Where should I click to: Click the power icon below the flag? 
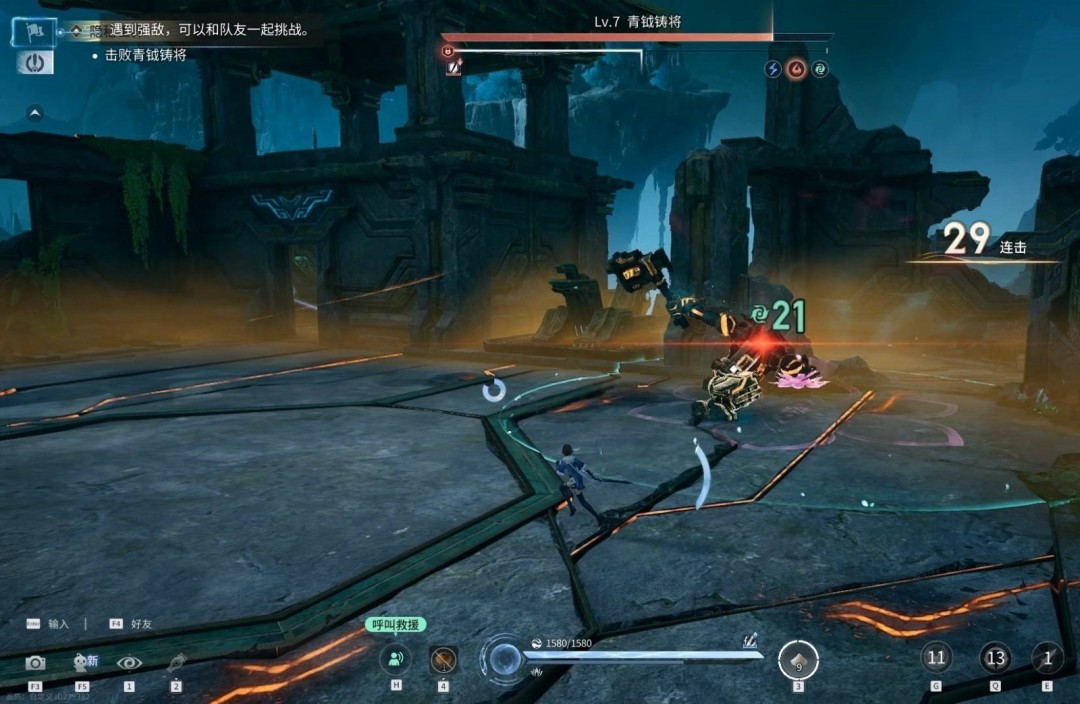point(35,63)
